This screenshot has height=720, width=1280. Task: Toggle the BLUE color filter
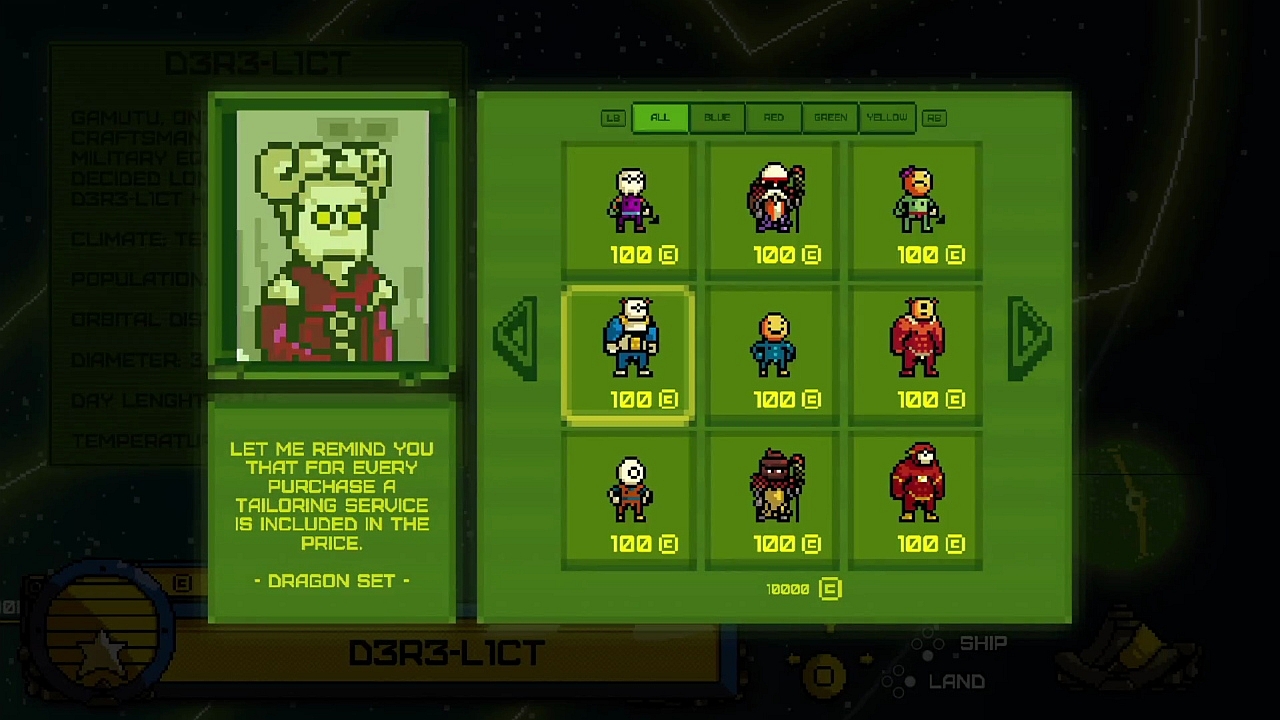click(x=716, y=117)
